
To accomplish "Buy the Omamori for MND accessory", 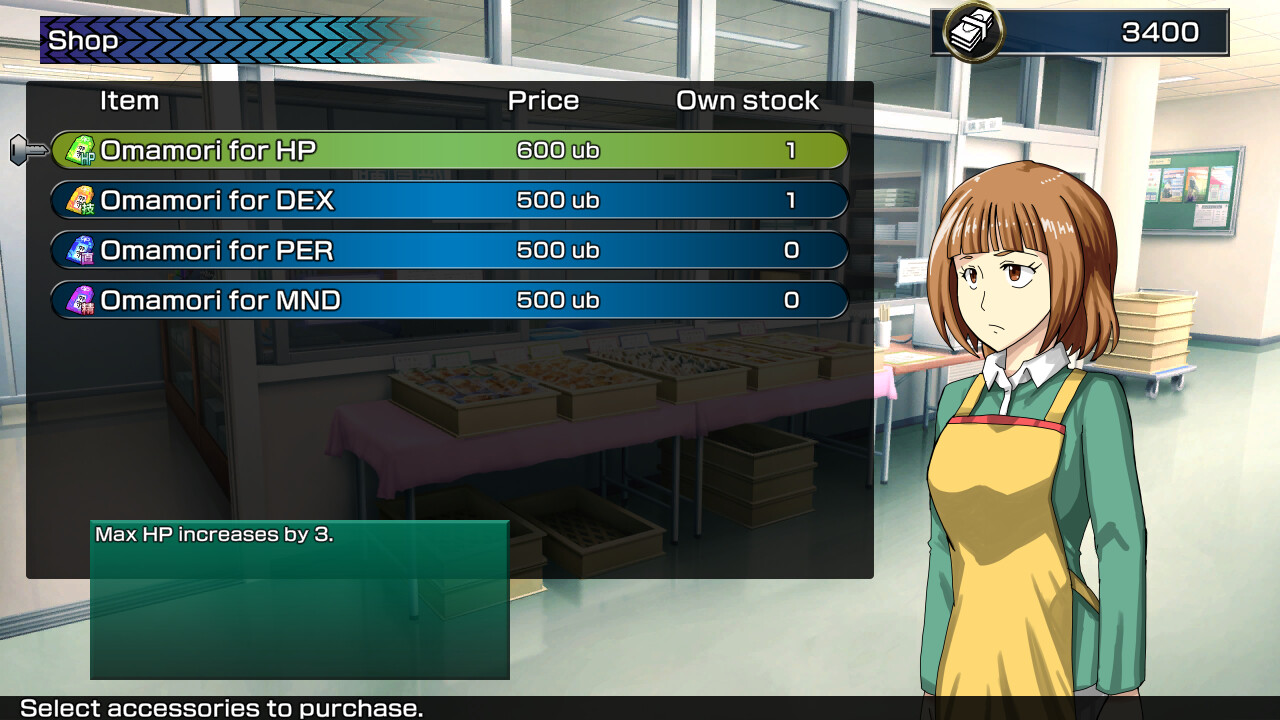I will [x=448, y=301].
